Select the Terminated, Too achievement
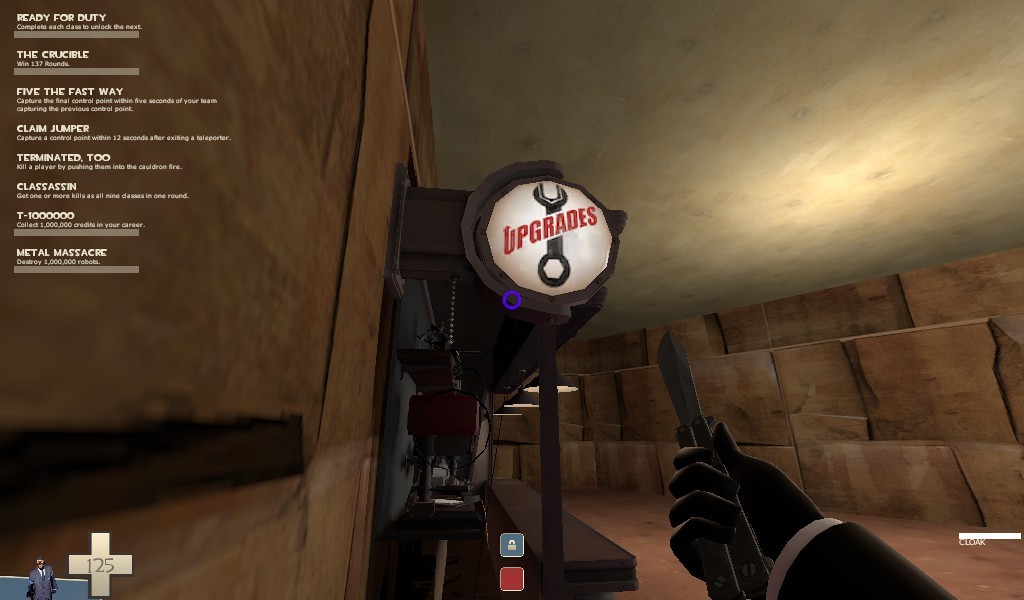The height and width of the screenshot is (600, 1024). pyautogui.click(x=63, y=158)
